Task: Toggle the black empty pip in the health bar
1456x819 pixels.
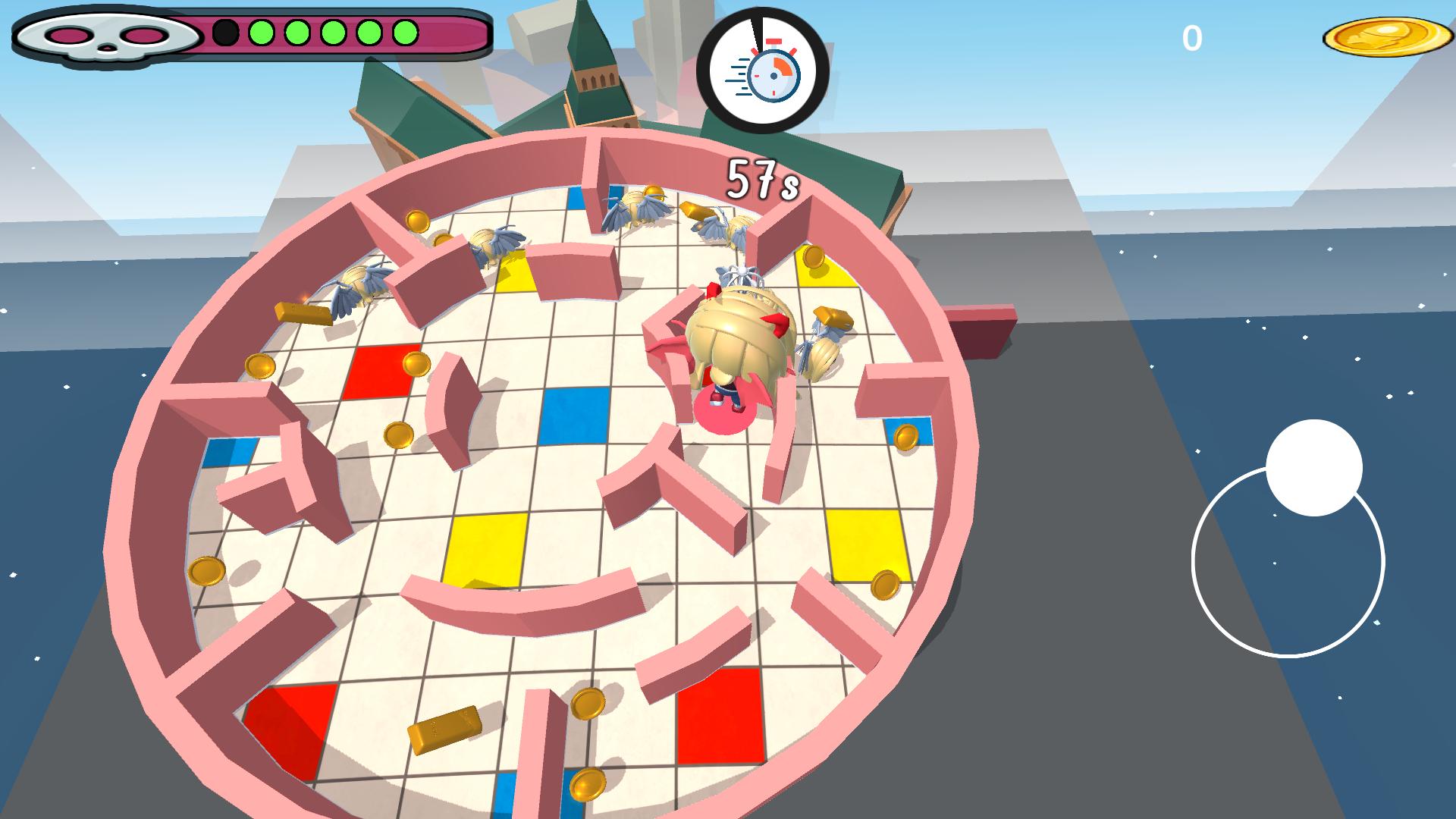Action: [x=224, y=32]
